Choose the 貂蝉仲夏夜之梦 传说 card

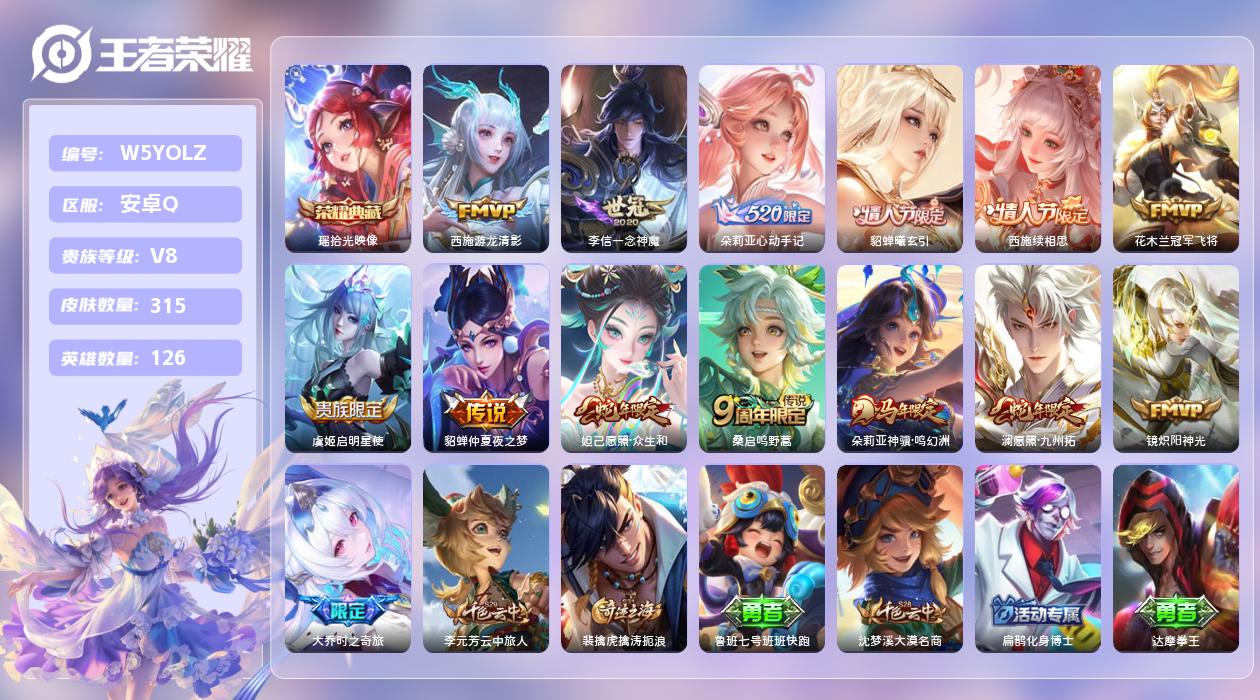[486, 358]
